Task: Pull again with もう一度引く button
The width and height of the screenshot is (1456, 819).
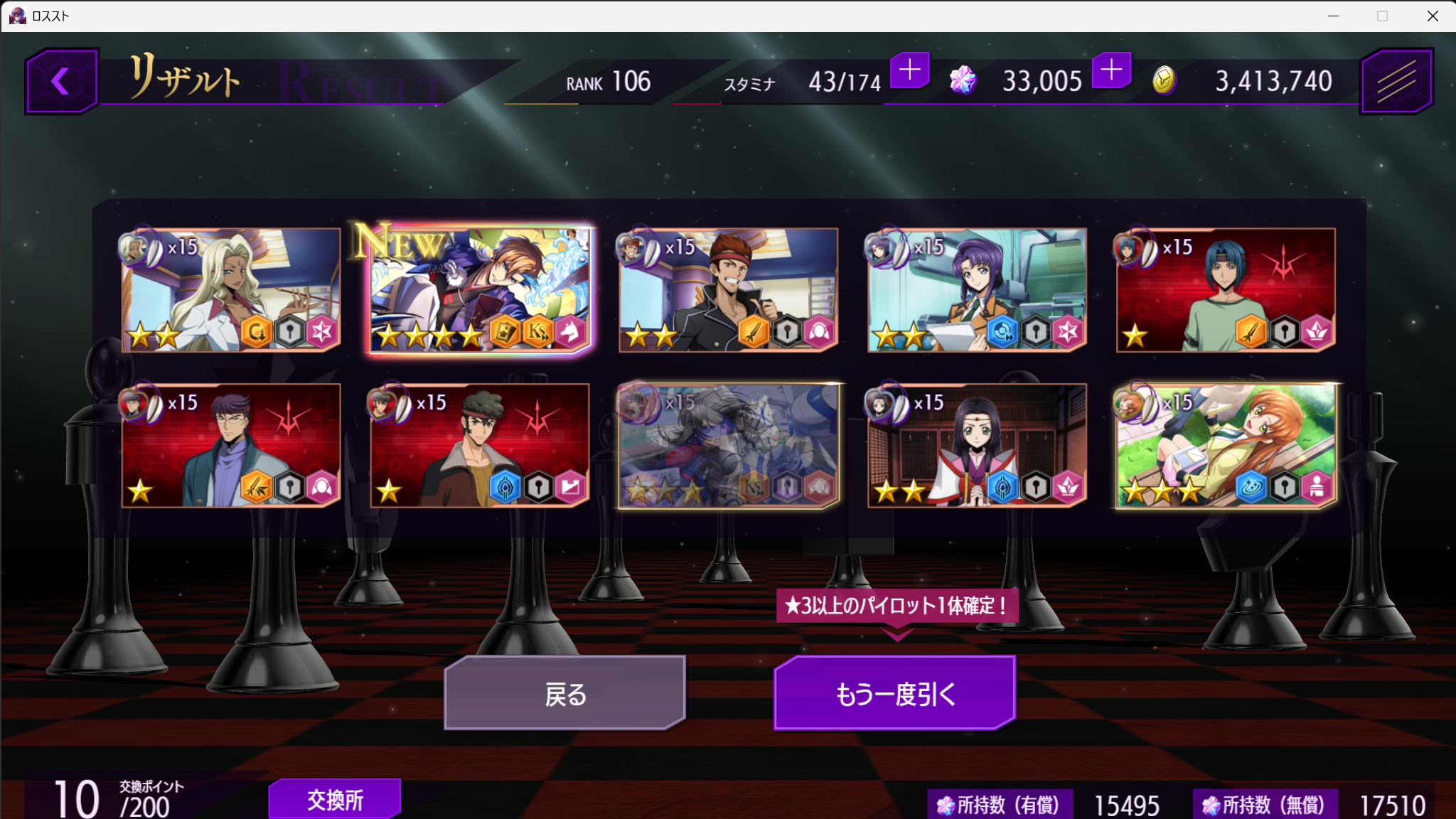Action: (894, 693)
